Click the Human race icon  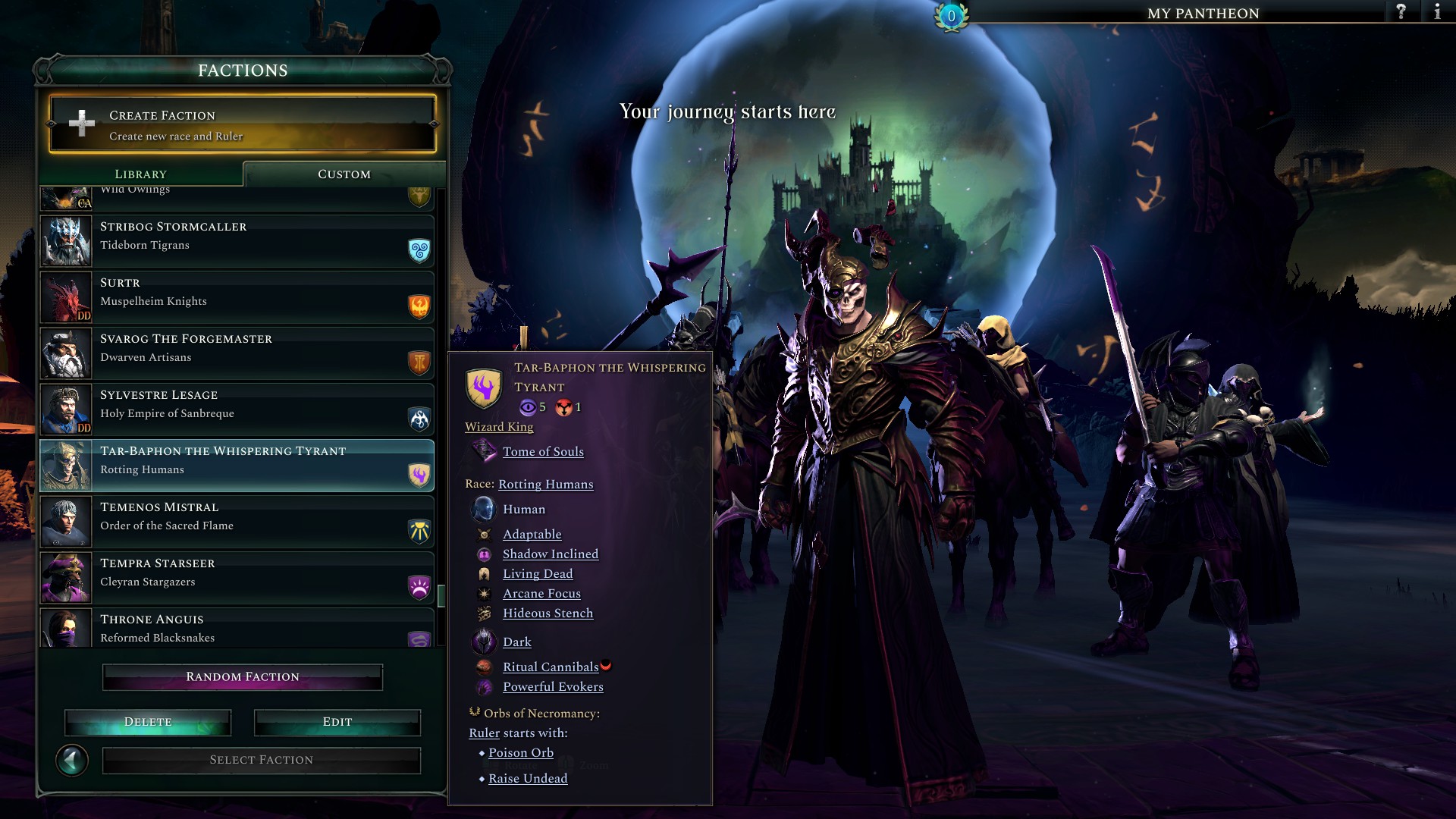pos(485,509)
